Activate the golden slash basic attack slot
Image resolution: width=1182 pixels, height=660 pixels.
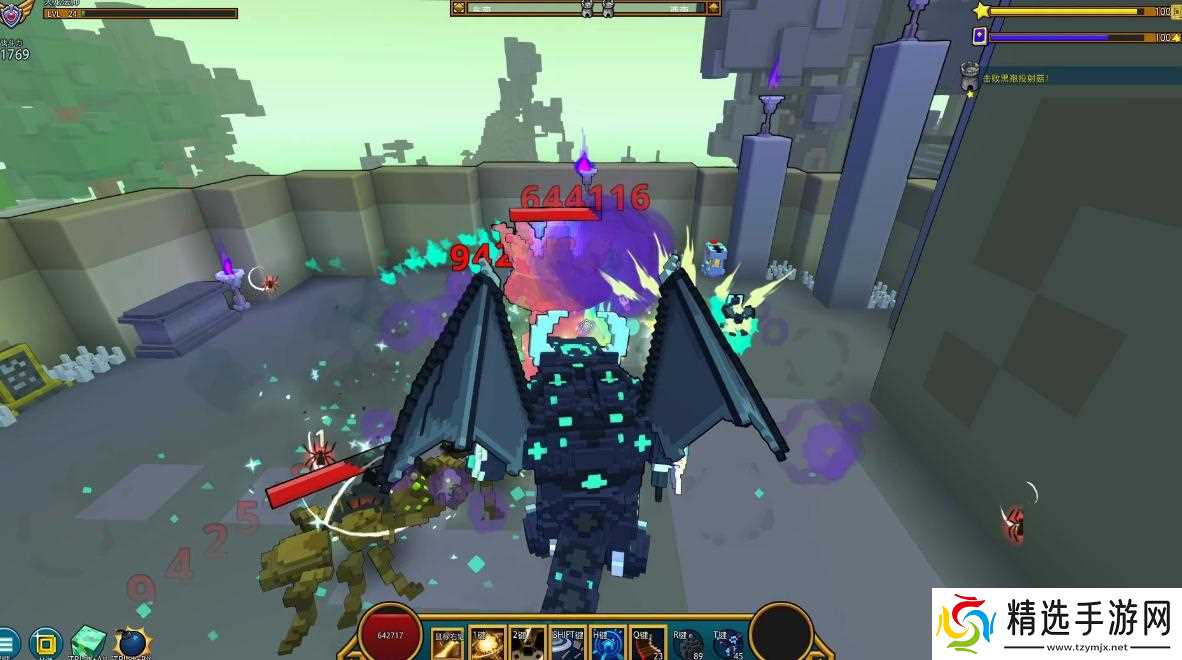point(448,644)
